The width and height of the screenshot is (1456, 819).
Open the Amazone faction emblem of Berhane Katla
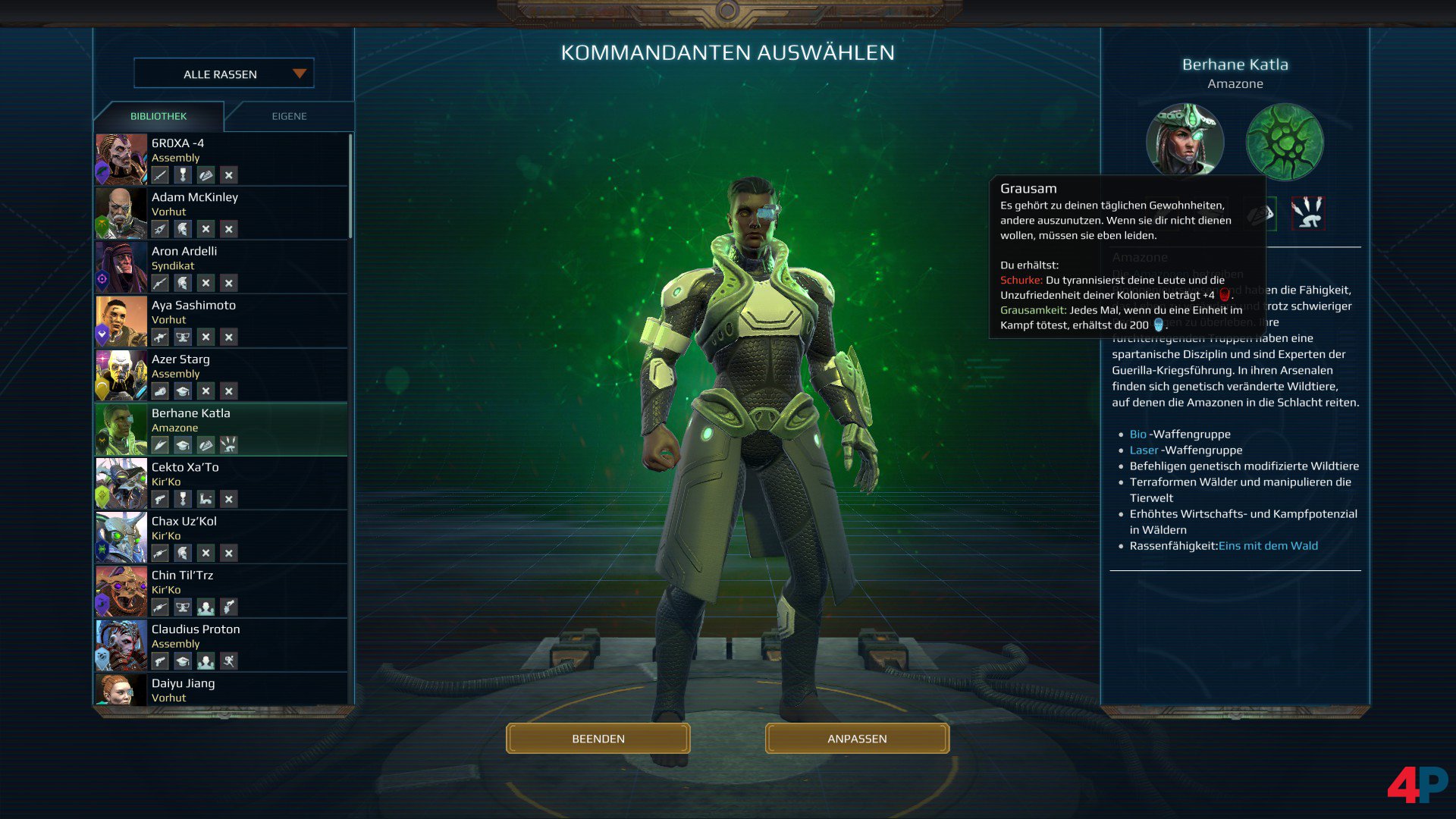[1285, 143]
